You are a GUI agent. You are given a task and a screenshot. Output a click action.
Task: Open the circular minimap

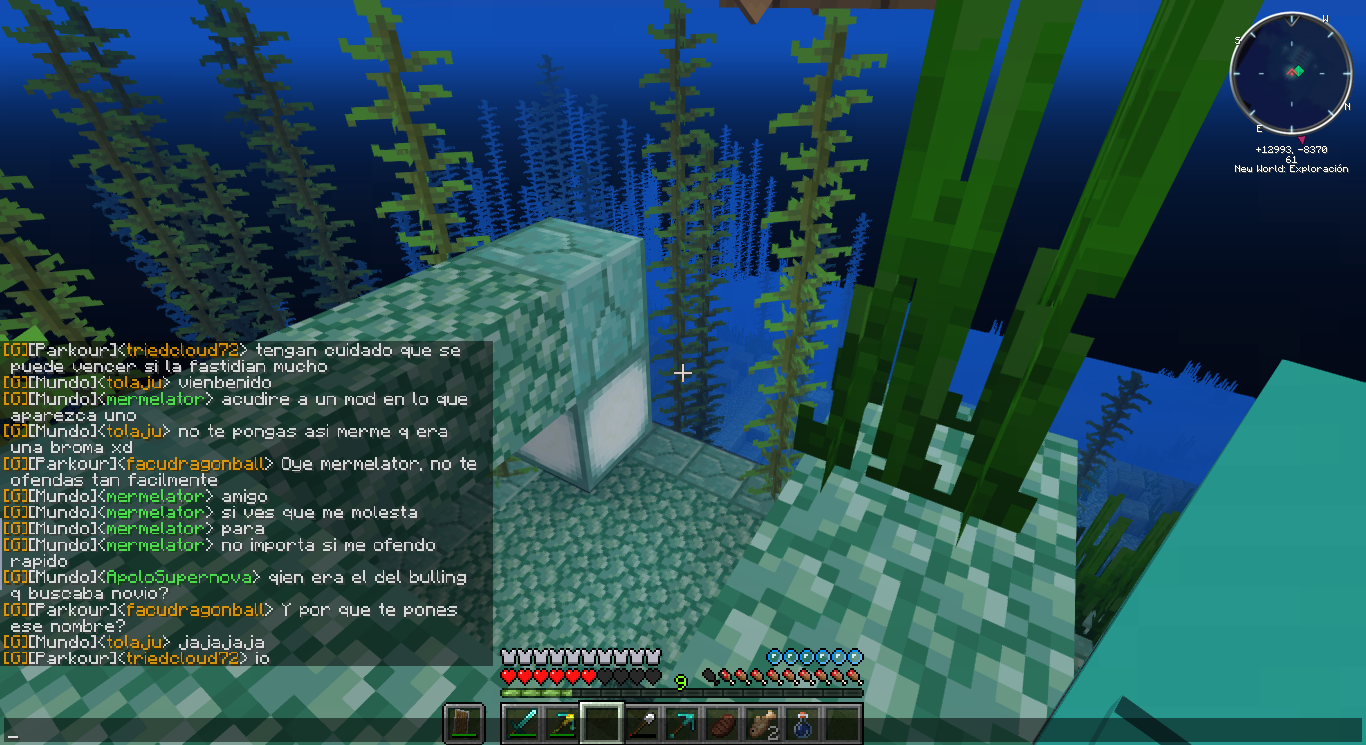(1290, 73)
